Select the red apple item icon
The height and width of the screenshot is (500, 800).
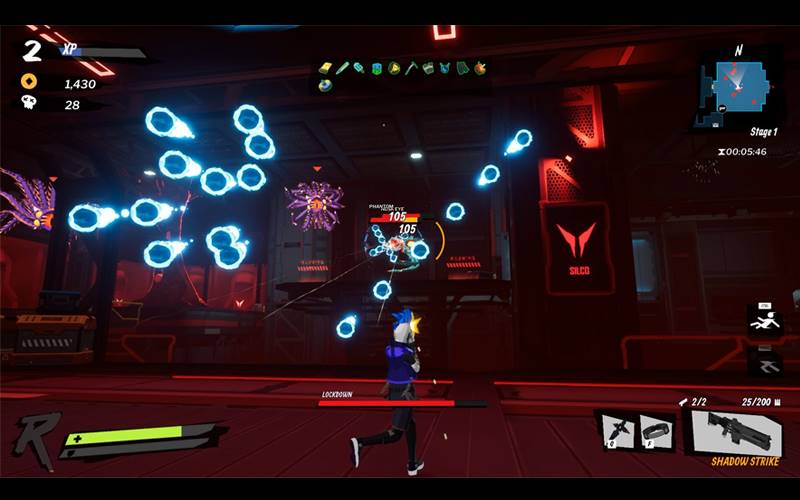[x=480, y=68]
